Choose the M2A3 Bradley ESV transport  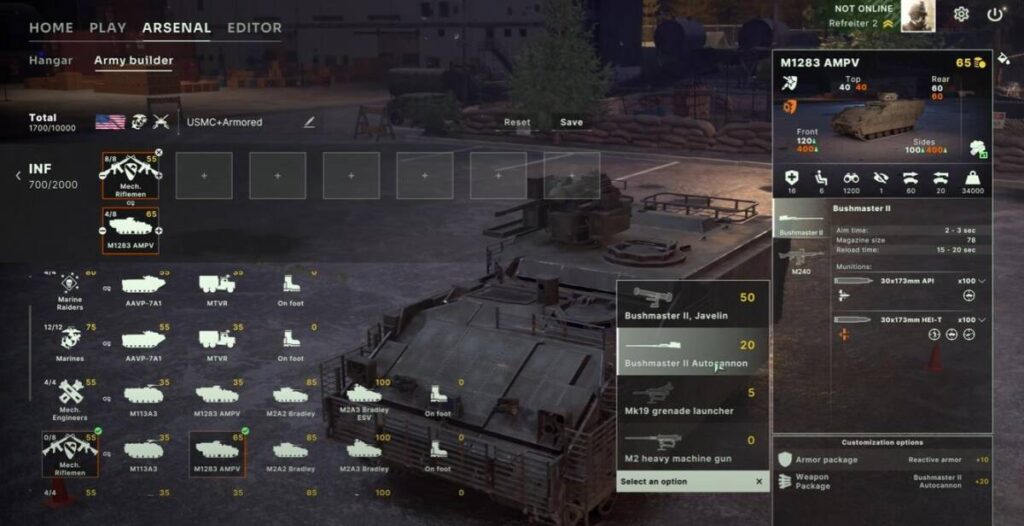point(363,397)
